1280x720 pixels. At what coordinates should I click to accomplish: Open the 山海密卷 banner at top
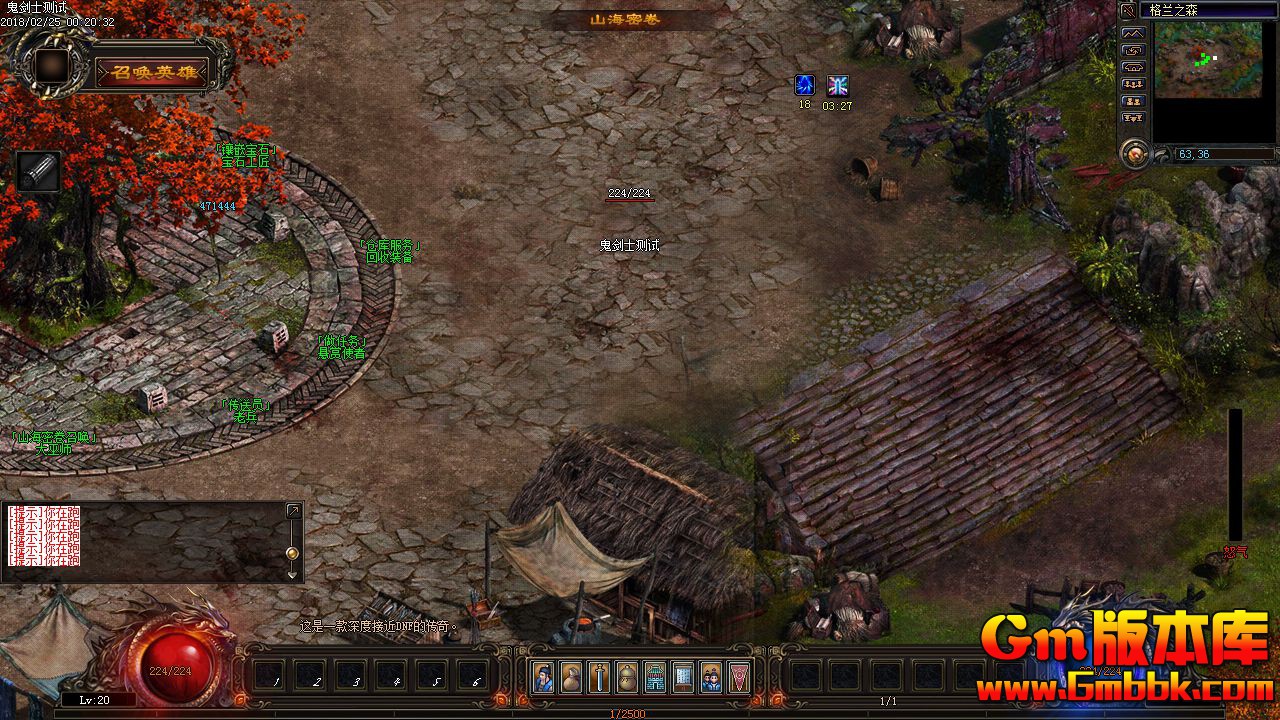[x=625, y=19]
